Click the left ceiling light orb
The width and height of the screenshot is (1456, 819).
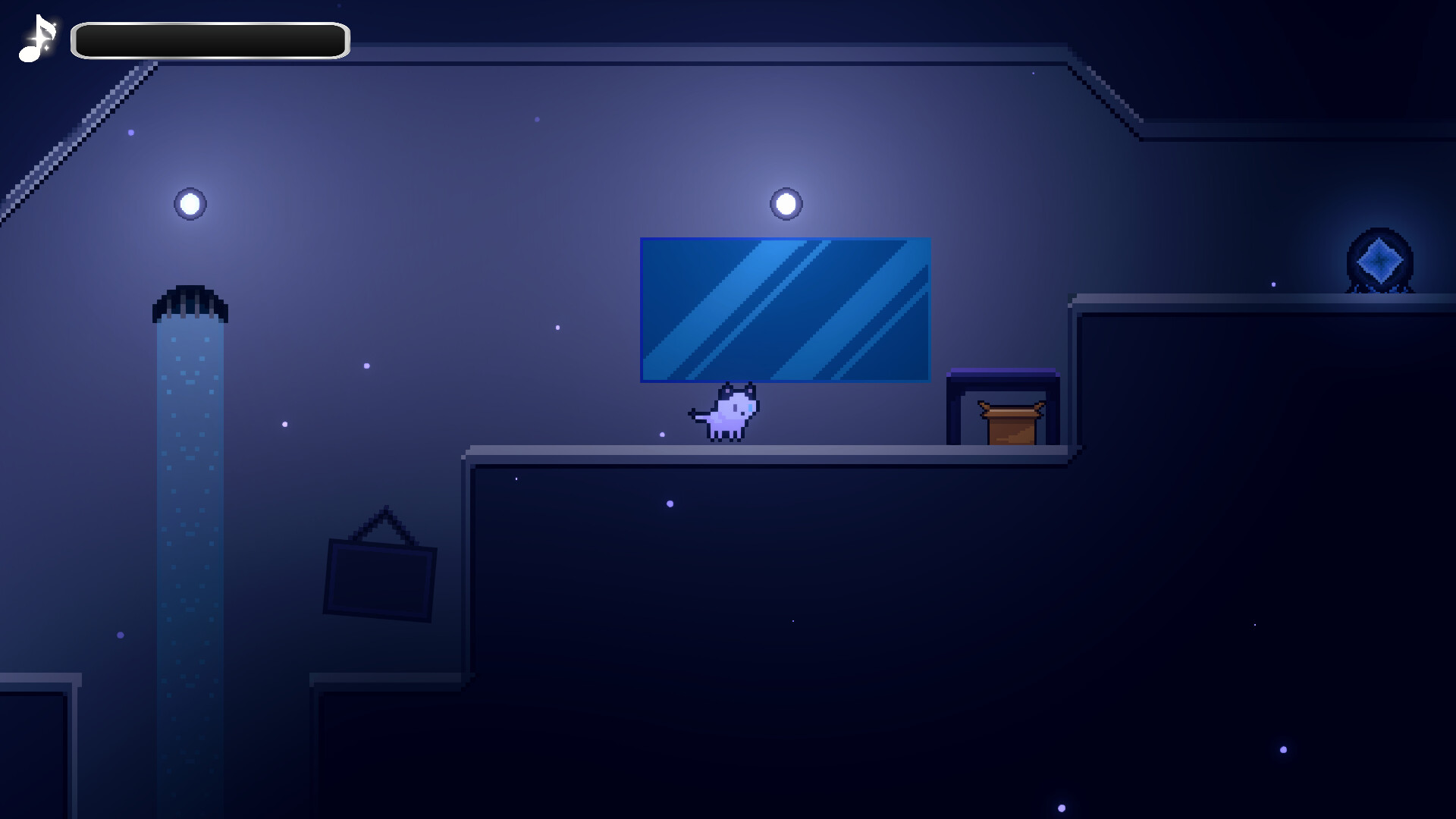[189, 203]
